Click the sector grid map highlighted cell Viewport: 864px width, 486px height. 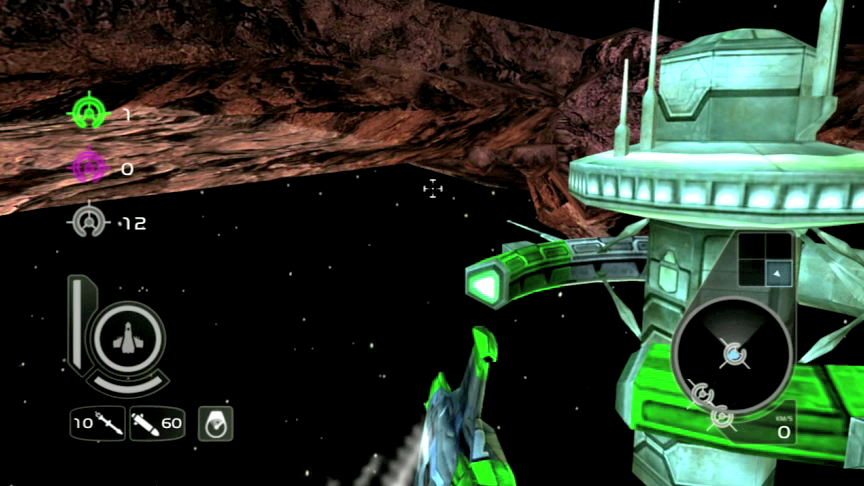coord(777,272)
